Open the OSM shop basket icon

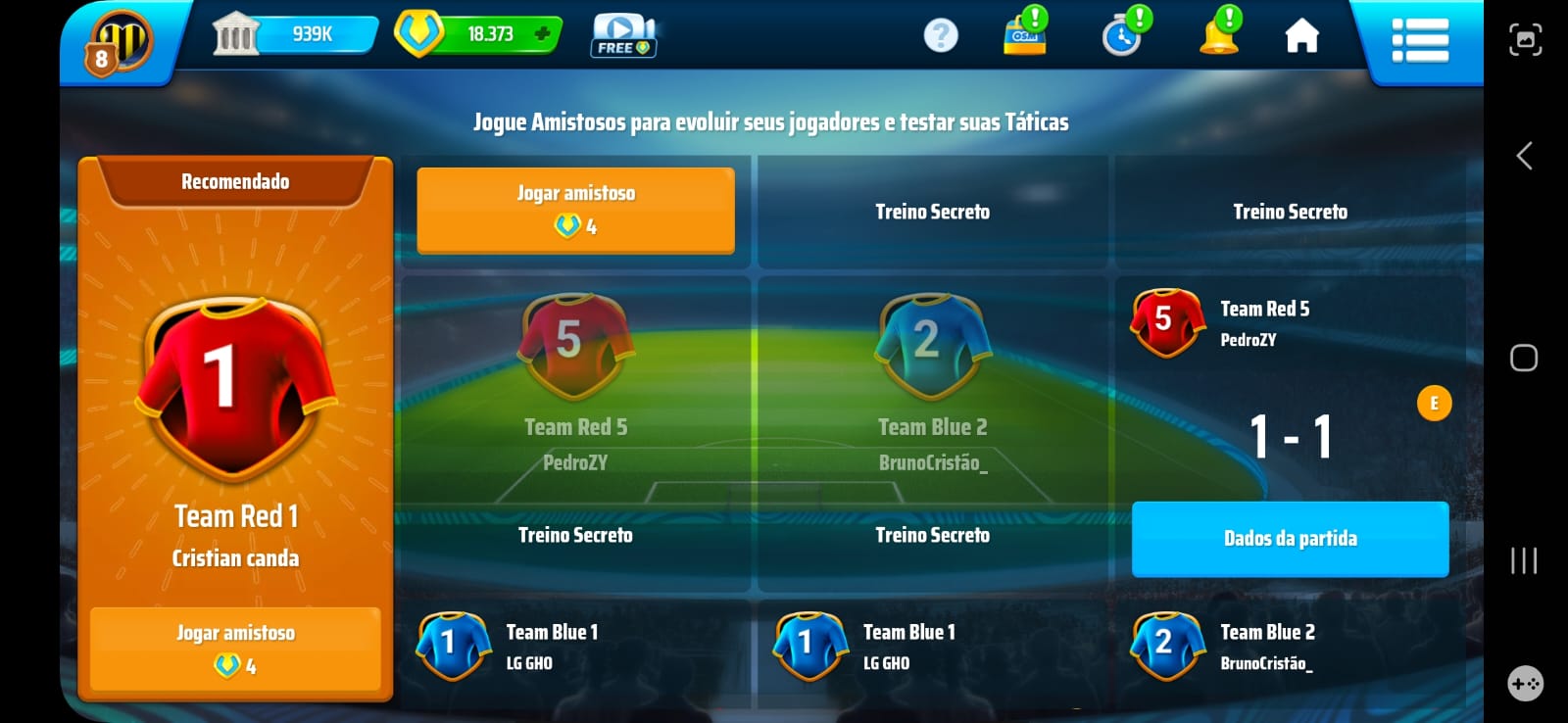1025,35
